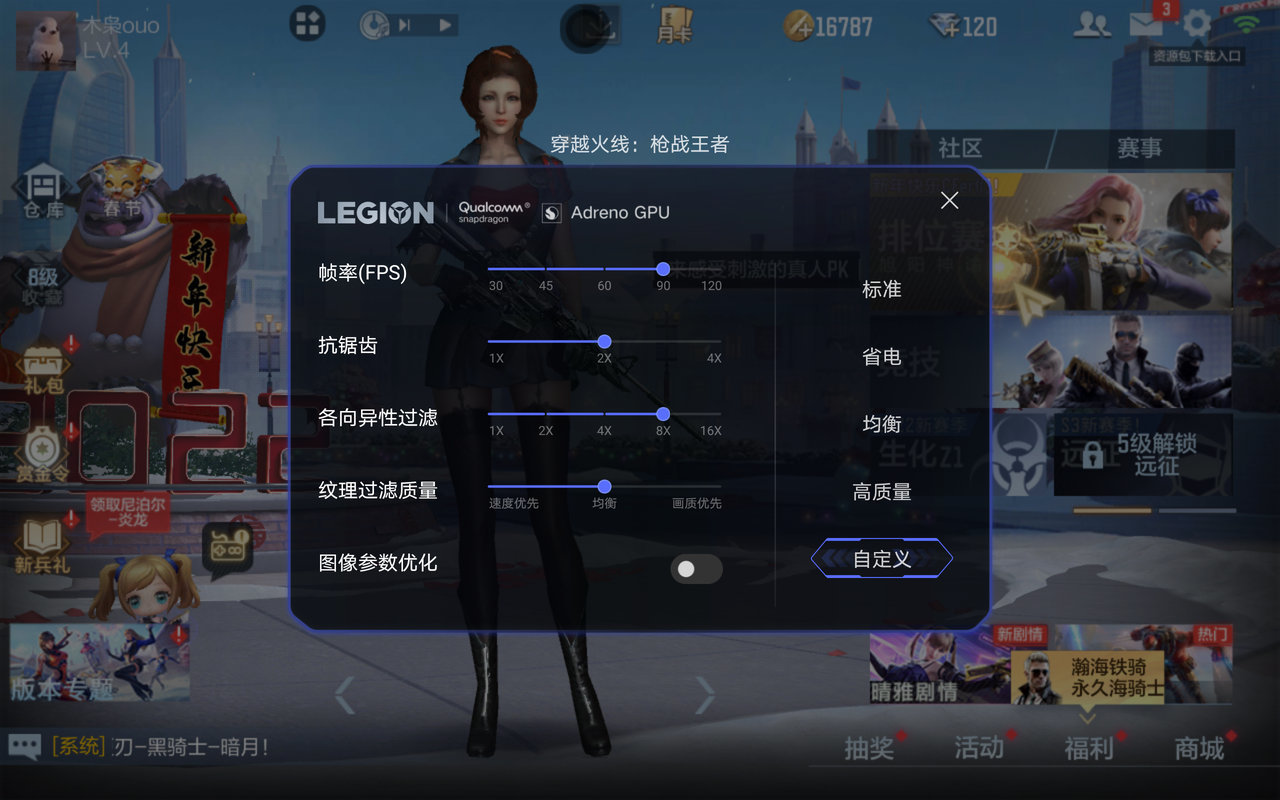Open the 商城 shop tab
The width and height of the screenshot is (1280, 800).
coord(1199,748)
